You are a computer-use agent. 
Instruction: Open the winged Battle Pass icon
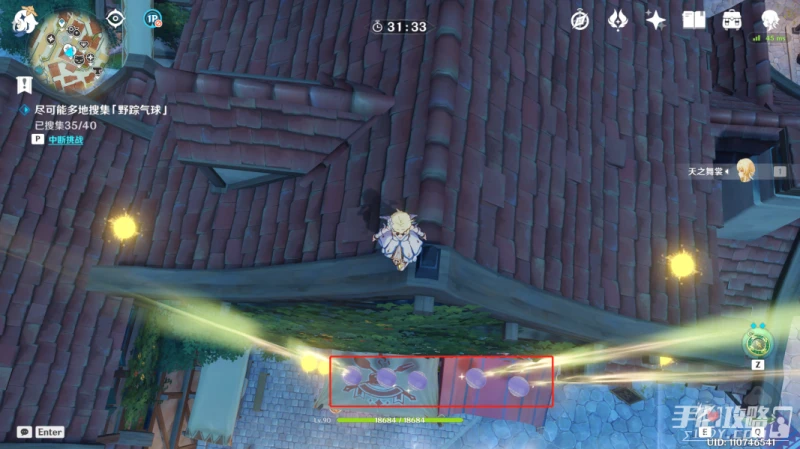[618, 20]
